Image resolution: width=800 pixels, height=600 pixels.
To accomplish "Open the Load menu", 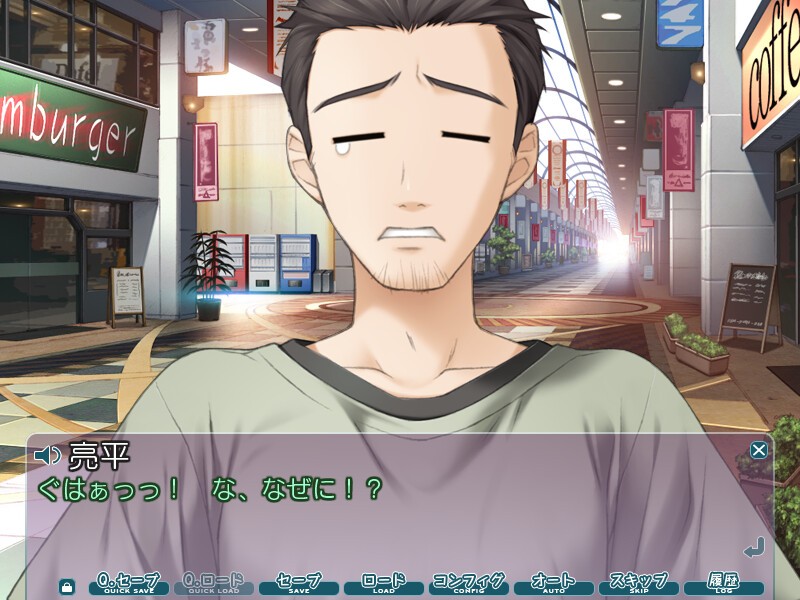I will [384, 584].
